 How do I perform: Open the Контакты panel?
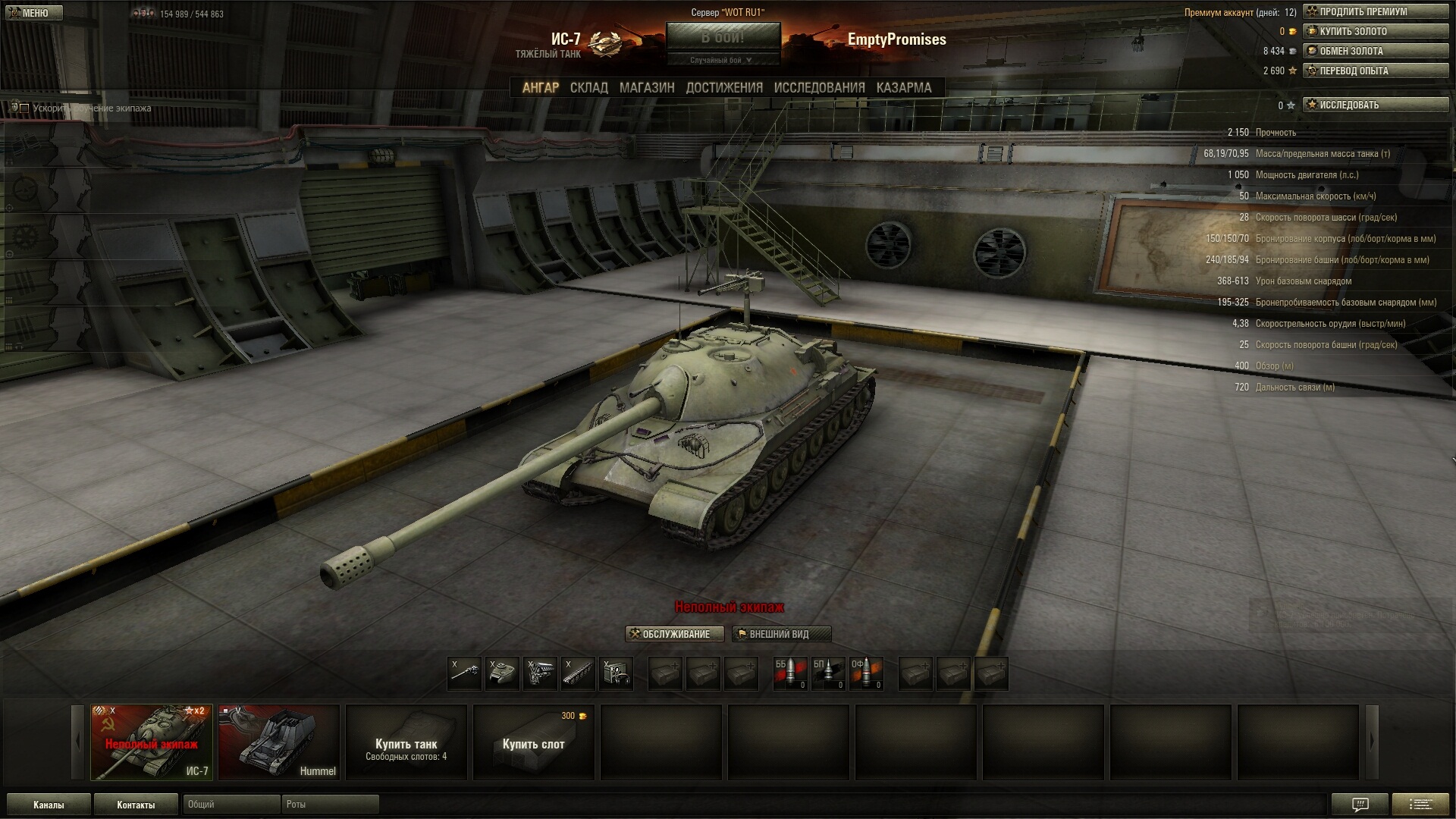[x=136, y=805]
